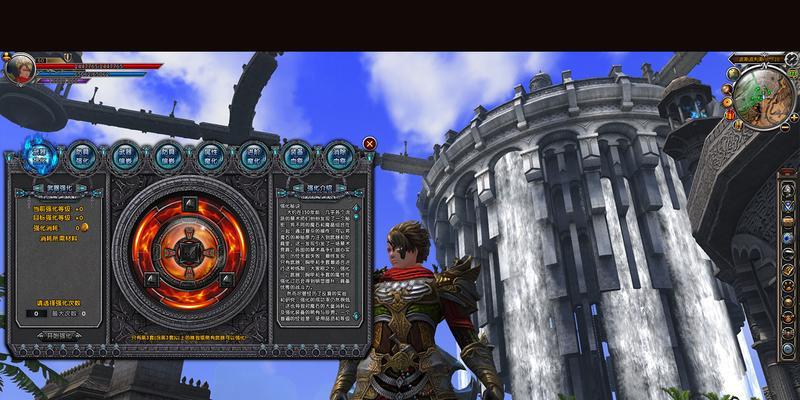
Task: Switch to the 防具強化 tab
Action: 83,155
